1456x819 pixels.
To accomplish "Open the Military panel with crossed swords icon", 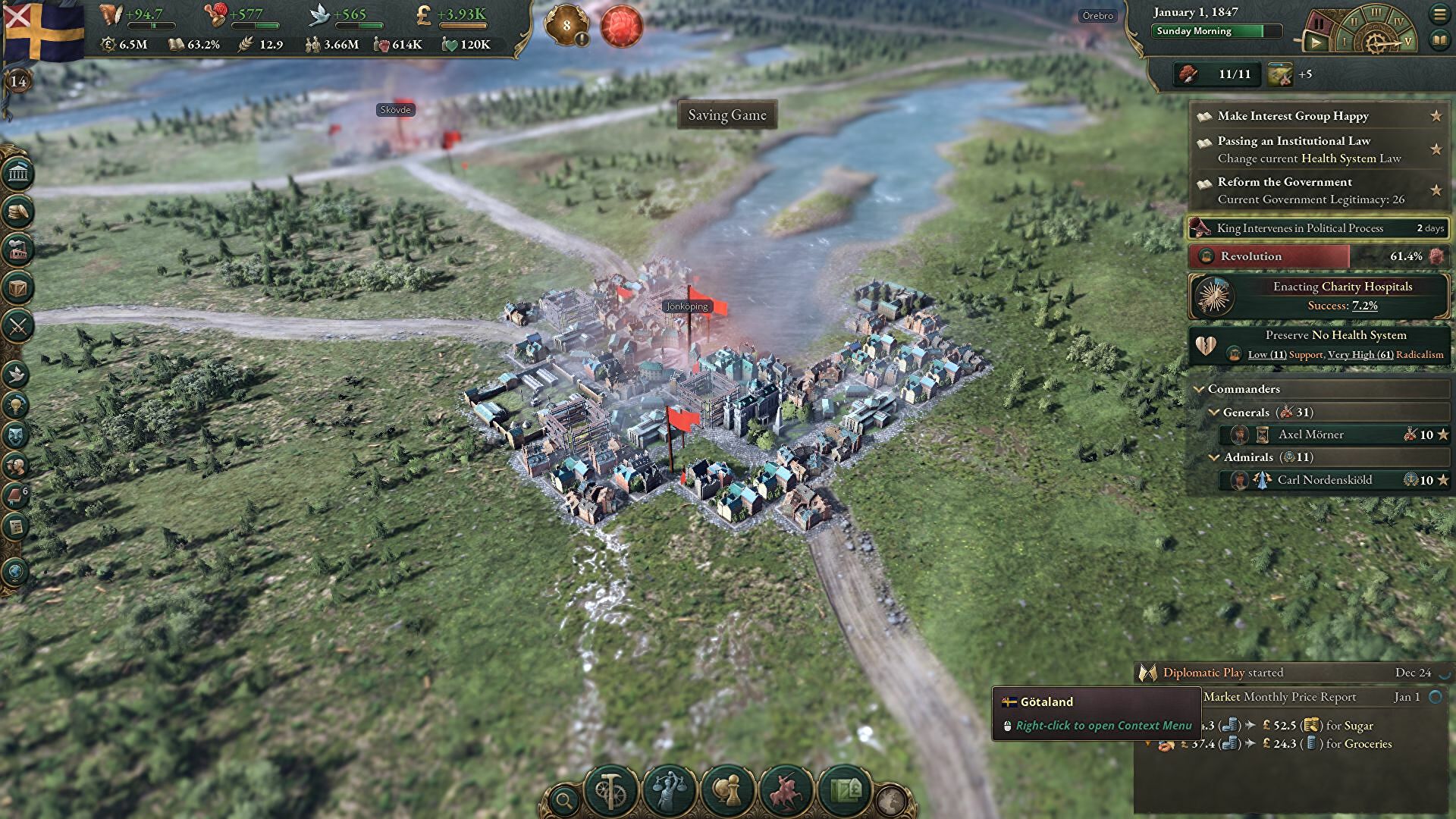I will click(18, 327).
